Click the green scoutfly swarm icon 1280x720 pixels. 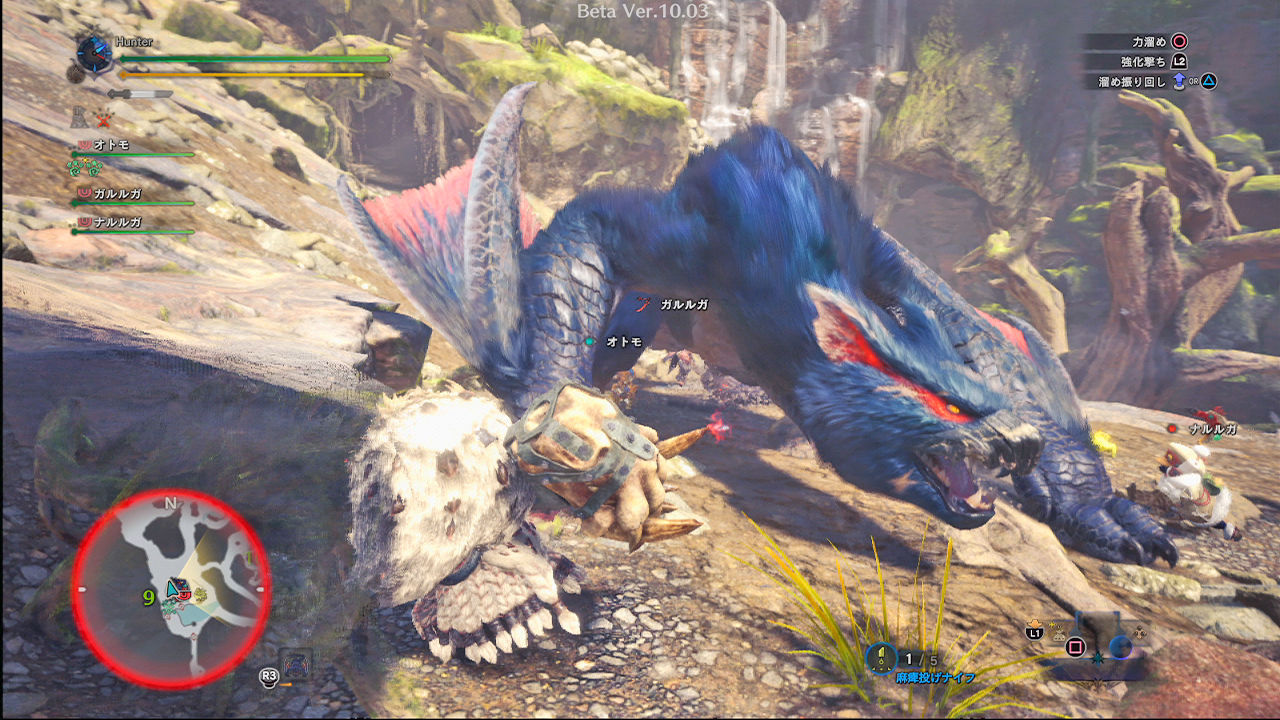coord(84,168)
